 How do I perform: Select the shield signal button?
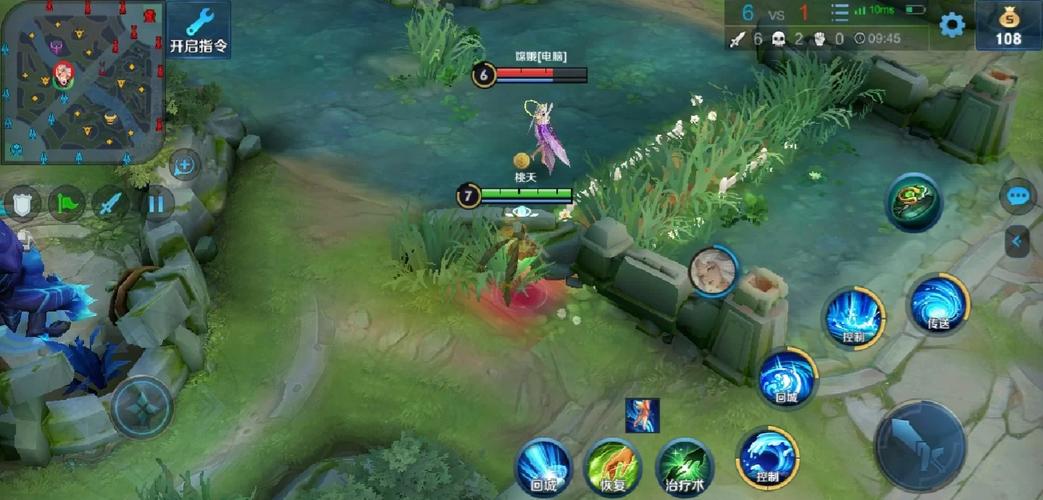[22, 204]
